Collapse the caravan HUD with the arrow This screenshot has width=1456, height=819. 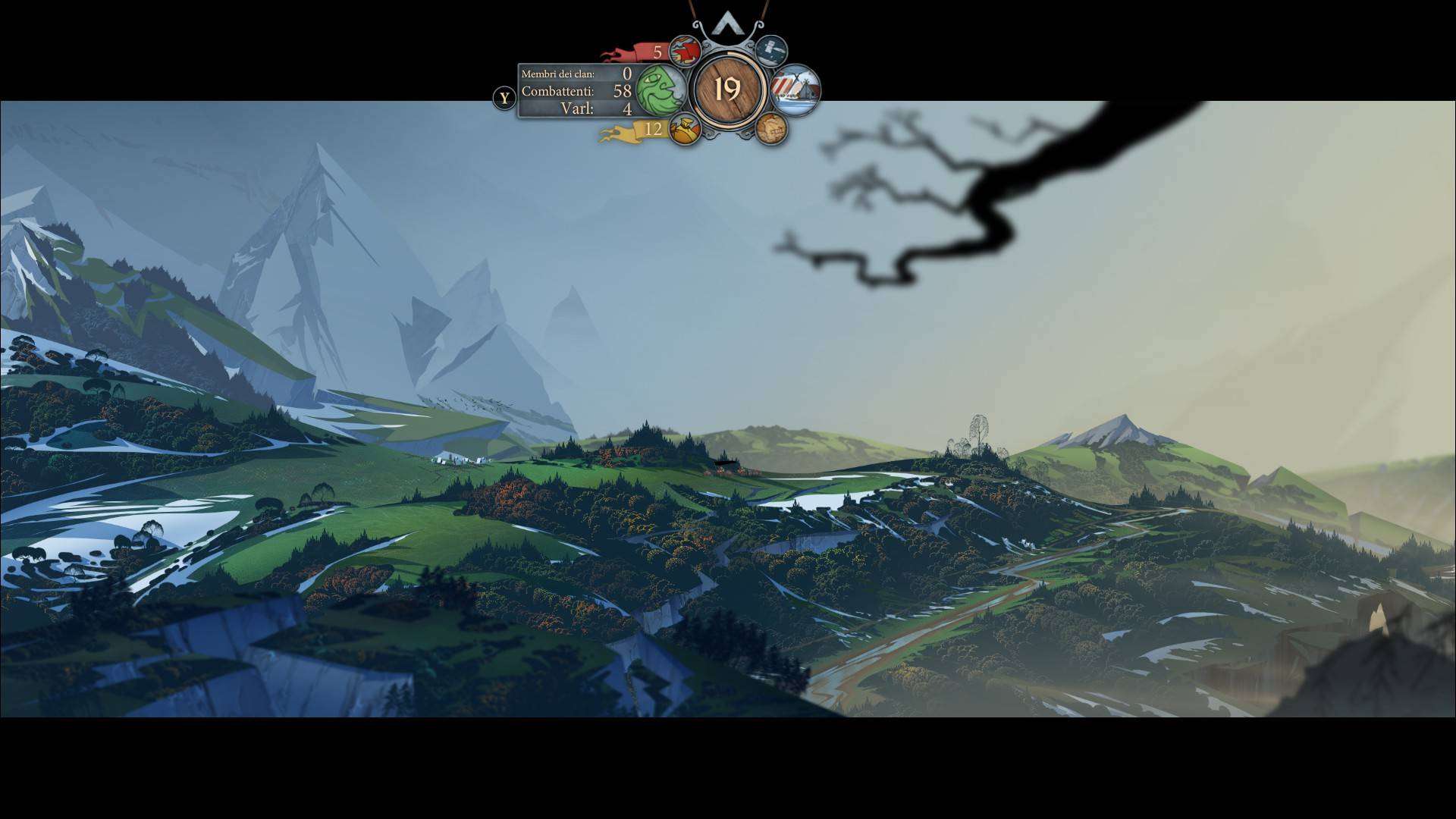point(726,23)
